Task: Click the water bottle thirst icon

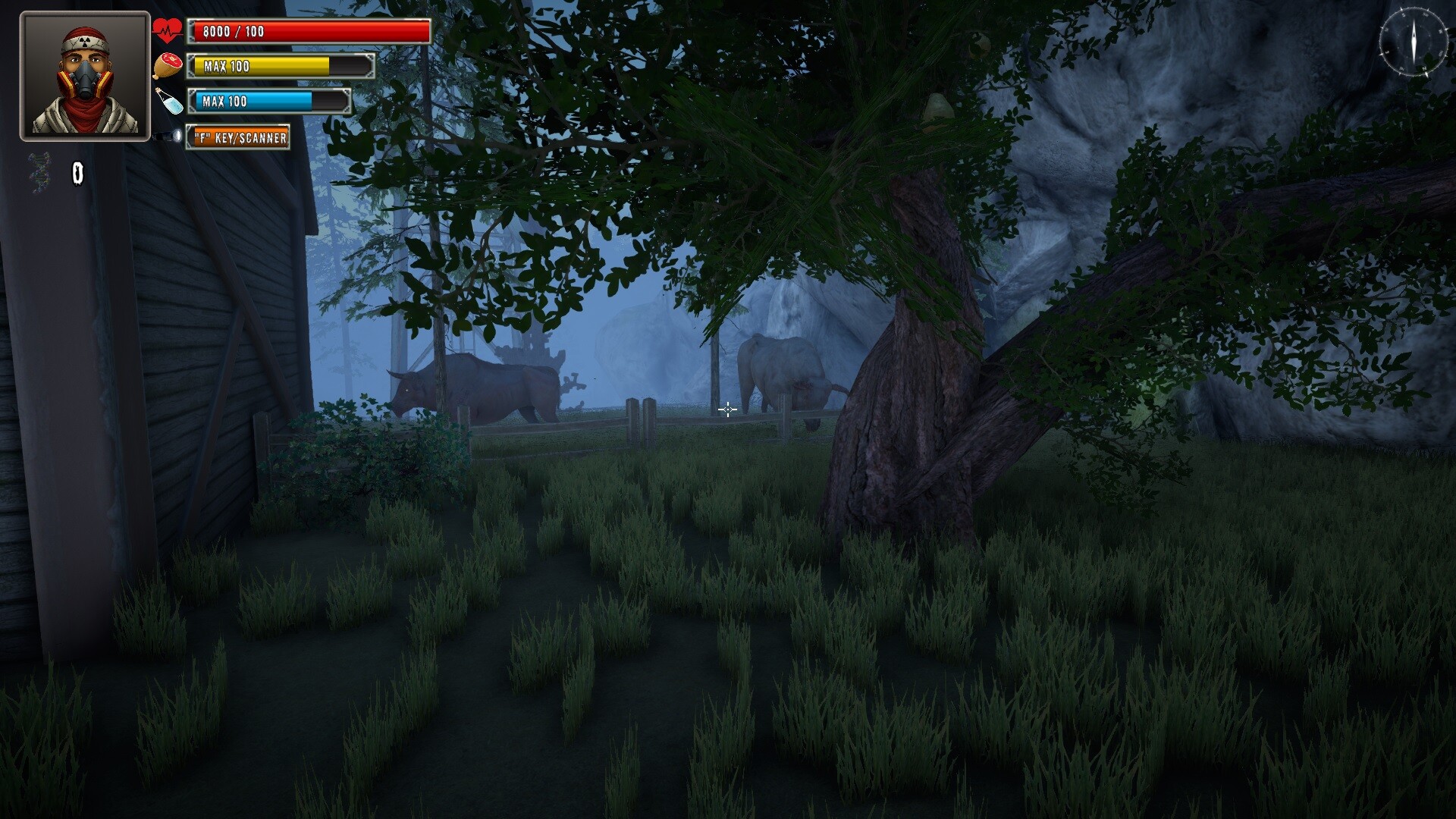Action: click(170, 100)
